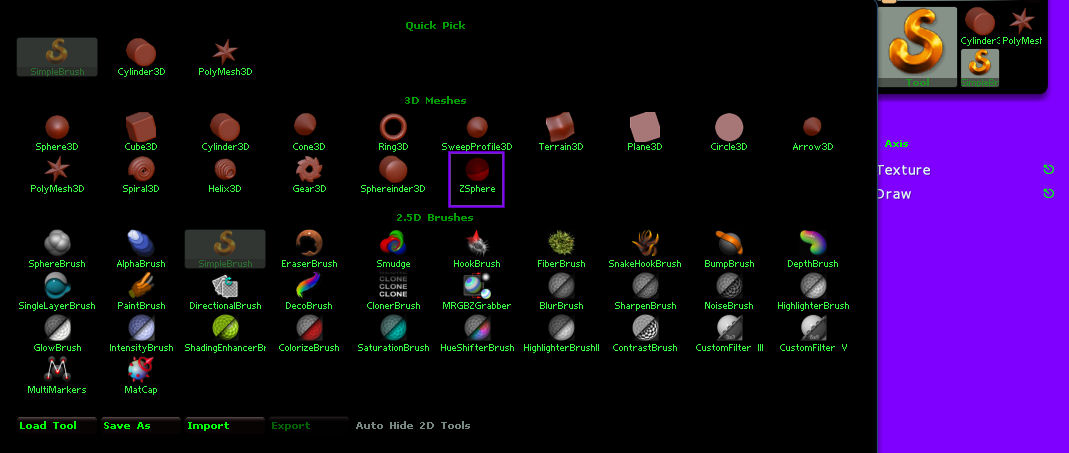
Task: Click the Import button
Action: click(x=224, y=426)
